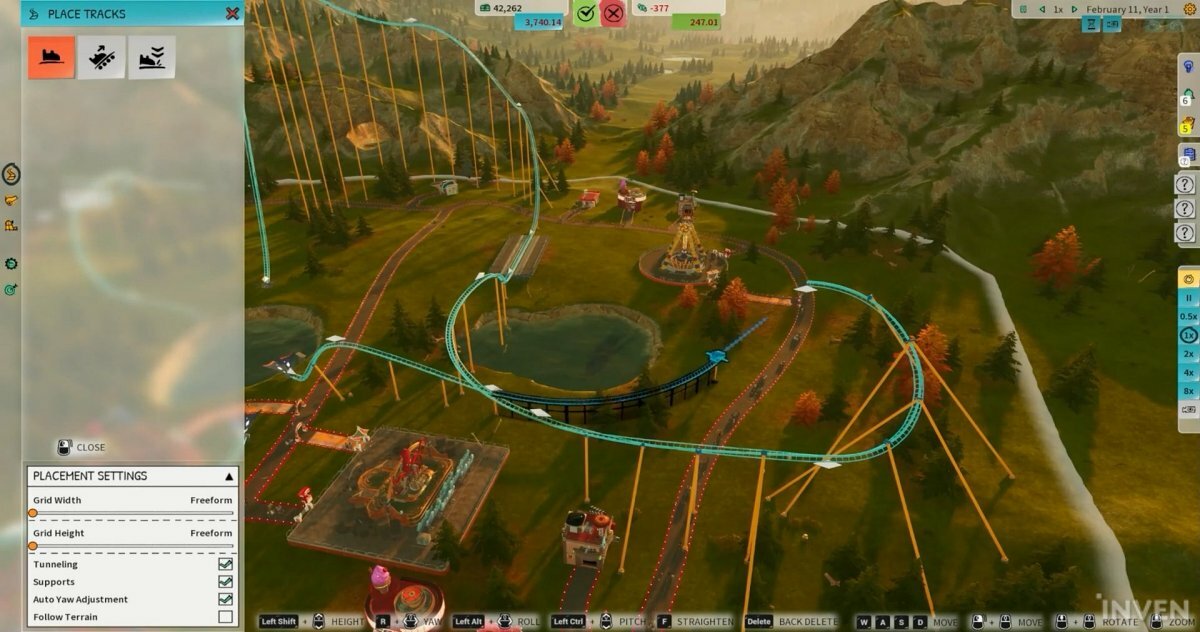Set game speed to 2x
This screenshot has height=632, width=1200.
[1189, 354]
